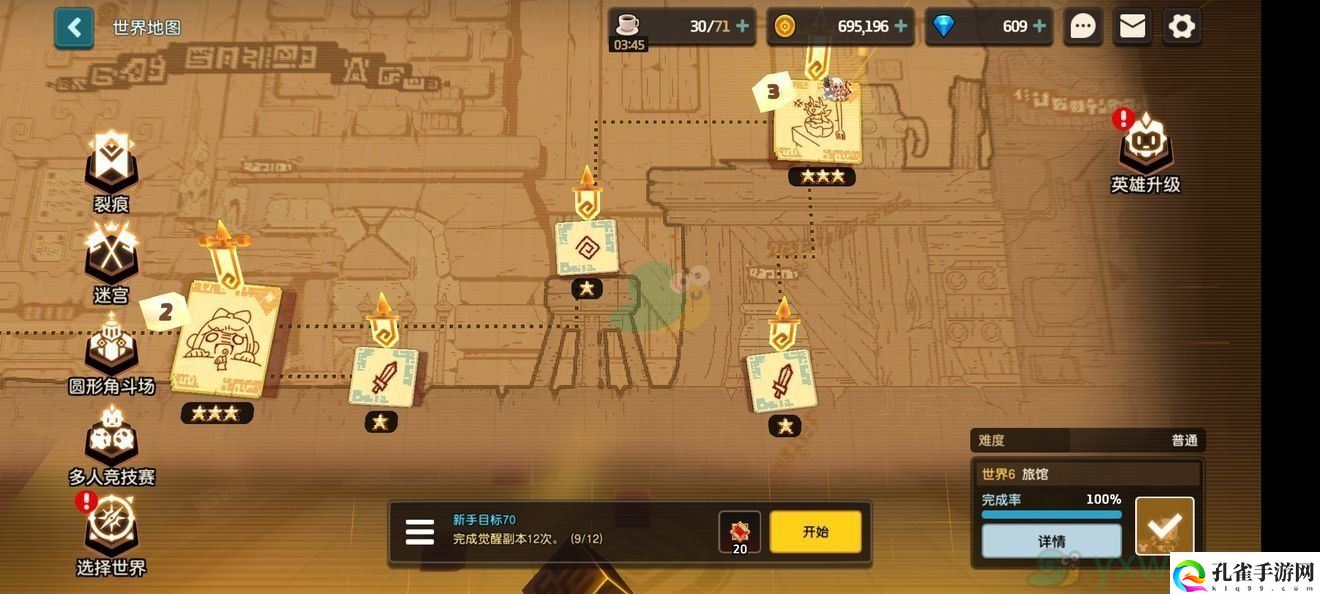The height and width of the screenshot is (594, 1320).
Task: Open the chat bubble icon
Action: tap(1083, 26)
